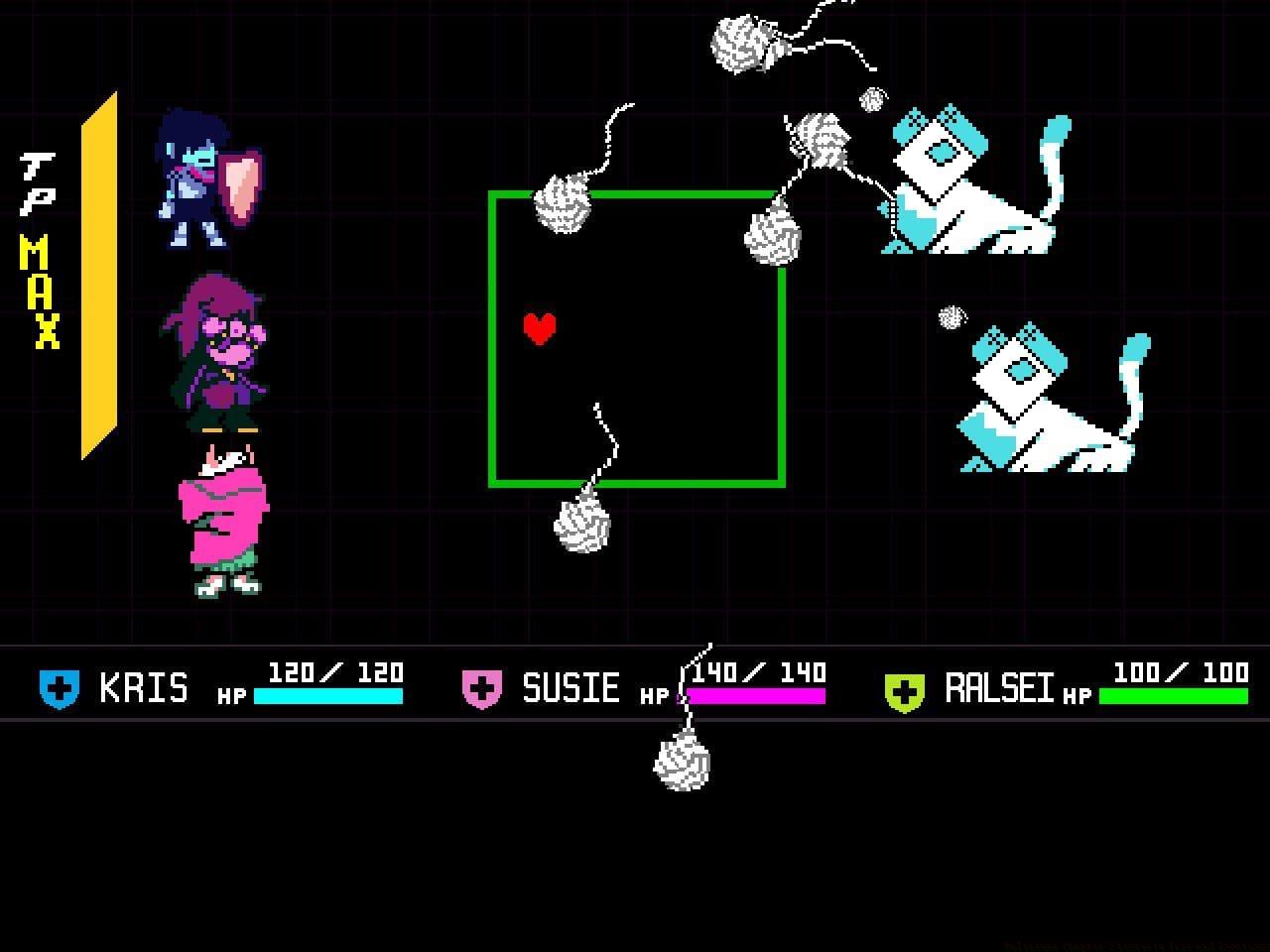Click the RALSEI name label
The image size is (1270, 952).
click(997, 686)
